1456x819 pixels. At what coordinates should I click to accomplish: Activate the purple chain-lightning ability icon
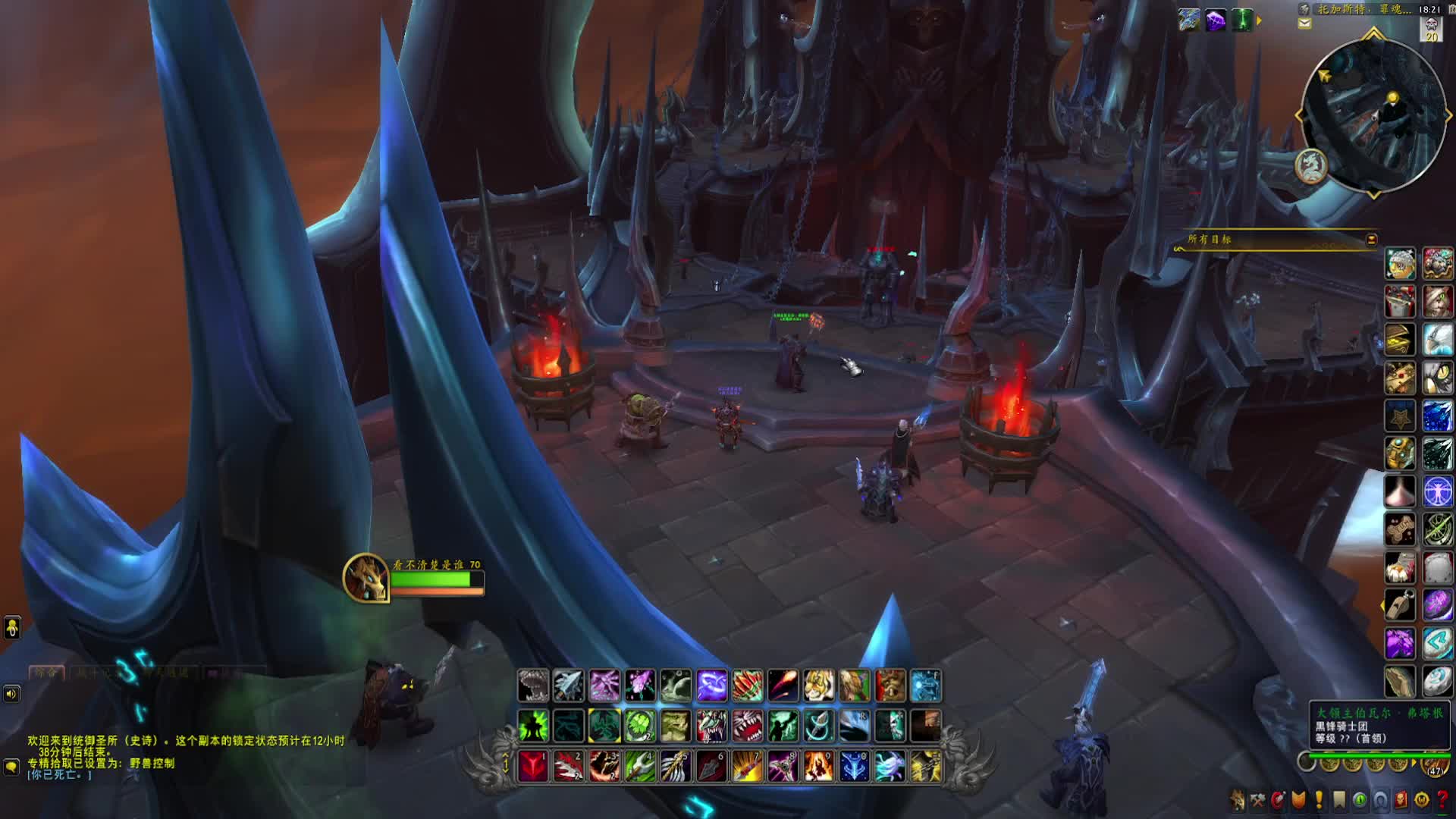(712, 686)
